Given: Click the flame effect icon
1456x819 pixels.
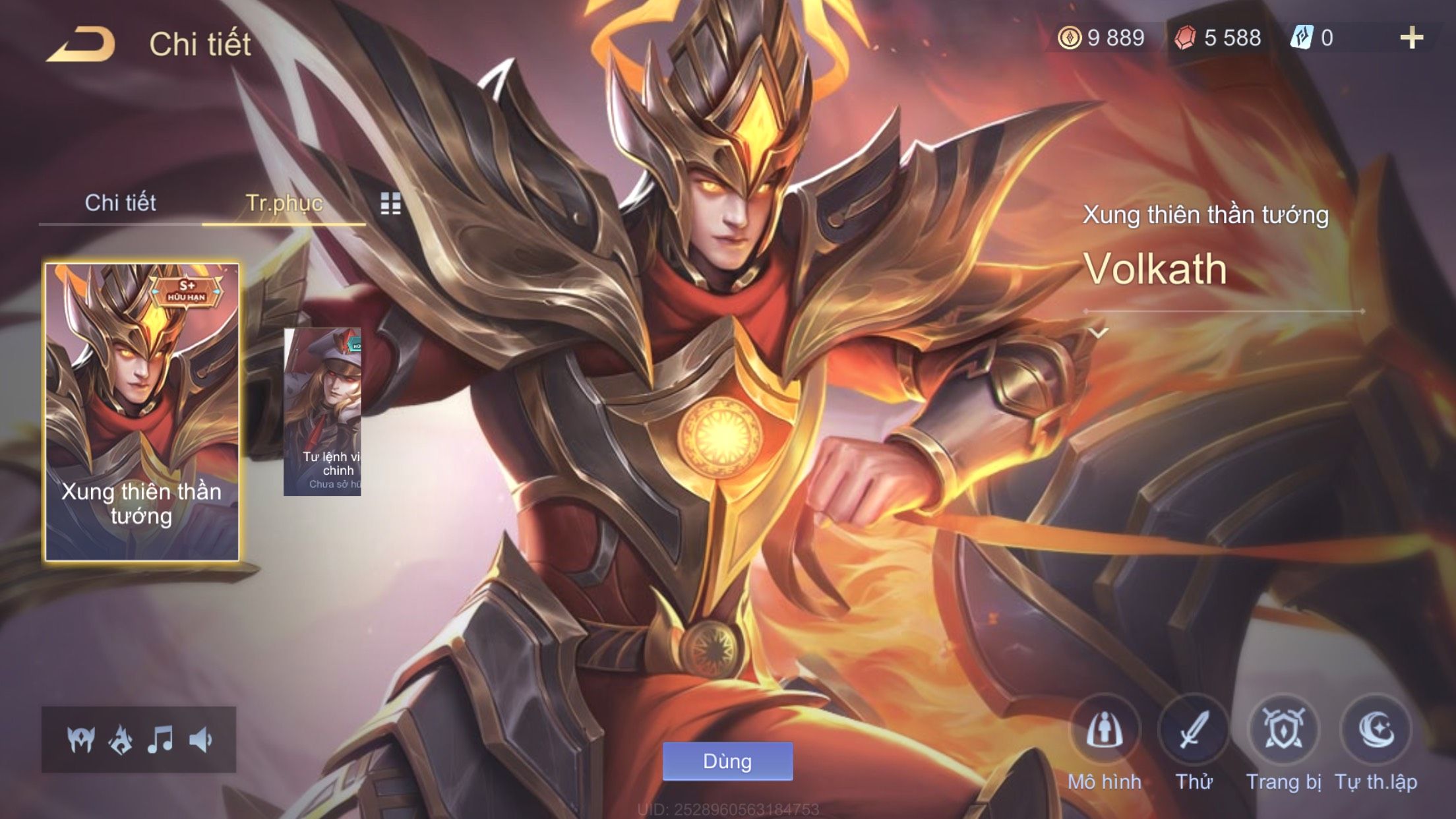Looking at the screenshot, I should [121, 740].
